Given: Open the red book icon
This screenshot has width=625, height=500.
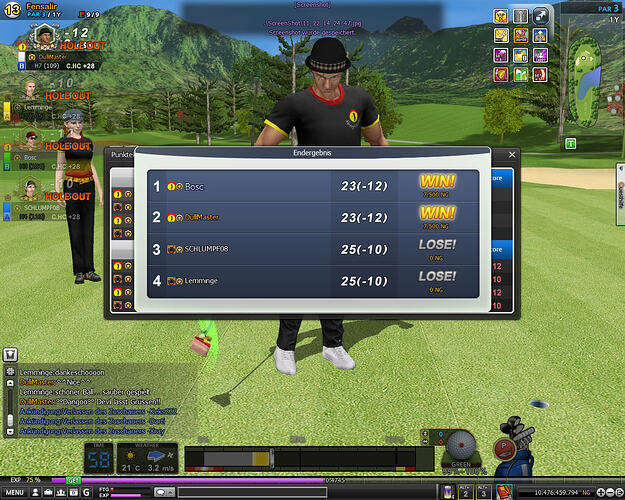Looking at the screenshot, I should coord(504,491).
